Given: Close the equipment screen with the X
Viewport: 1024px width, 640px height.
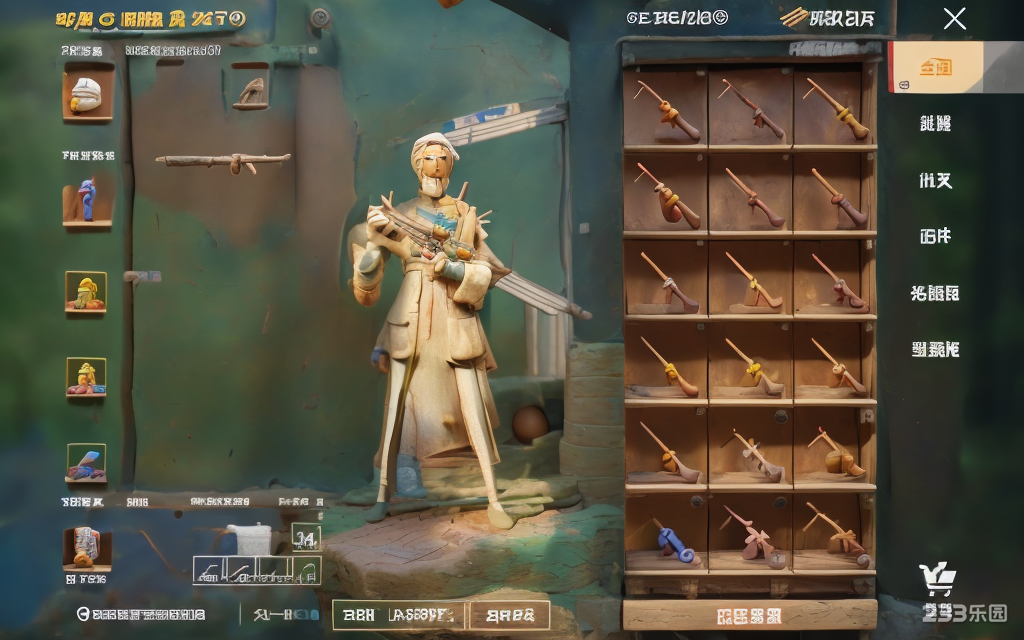Looking at the screenshot, I should [955, 18].
